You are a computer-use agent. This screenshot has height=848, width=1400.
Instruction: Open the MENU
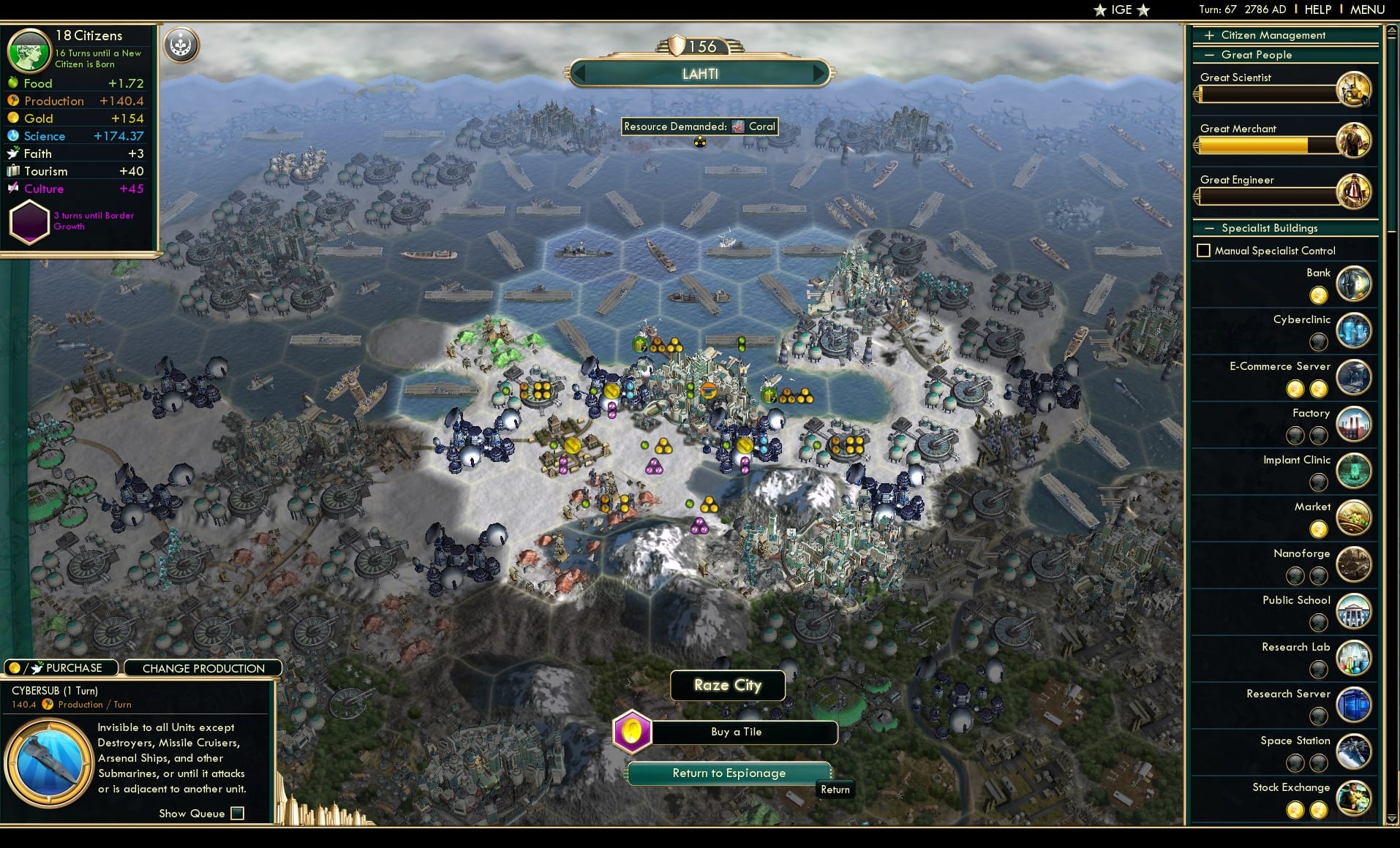click(x=1366, y=10)
